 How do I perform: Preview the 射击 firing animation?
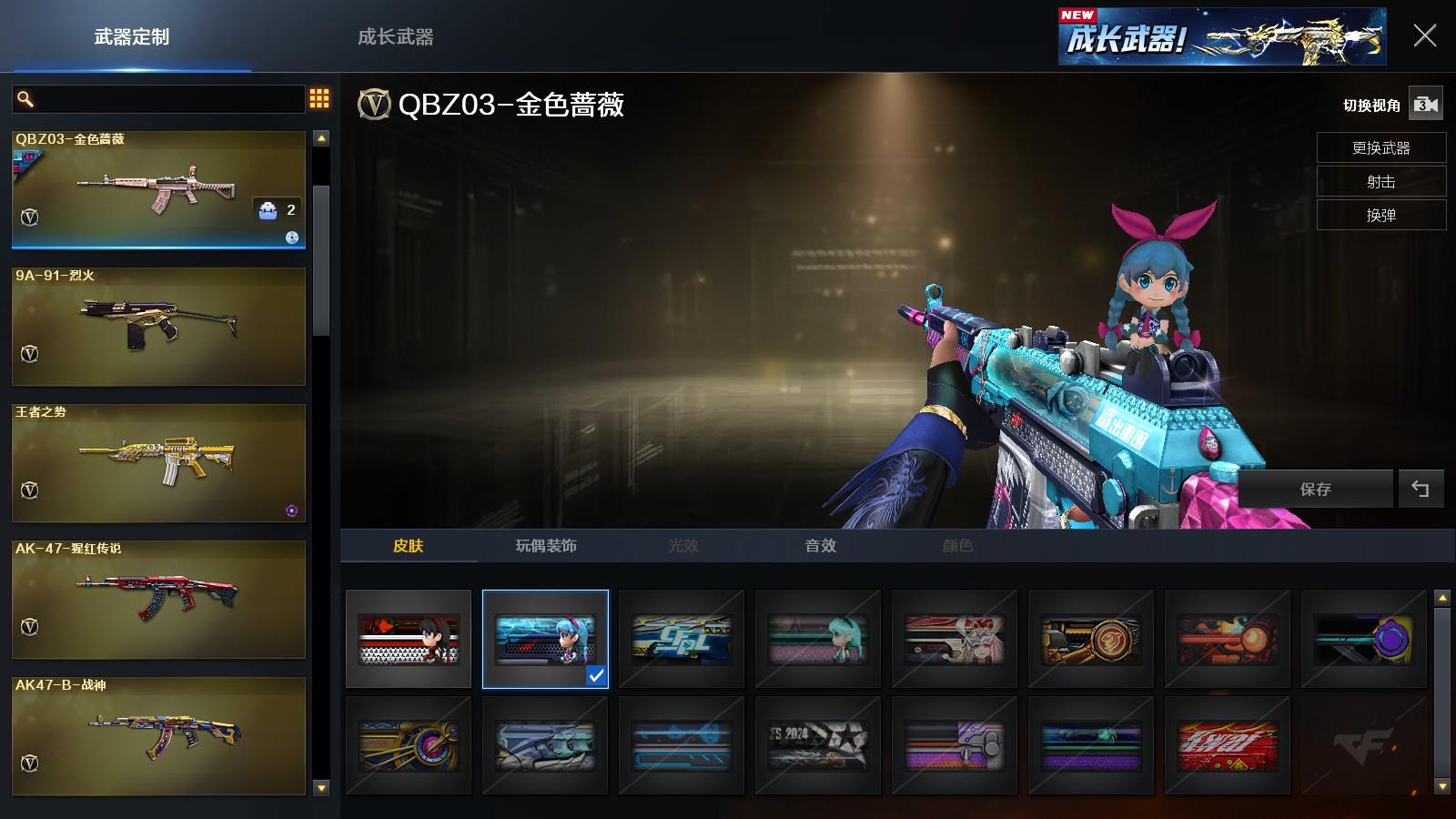pyautogui.click(x=1380, y=181)
